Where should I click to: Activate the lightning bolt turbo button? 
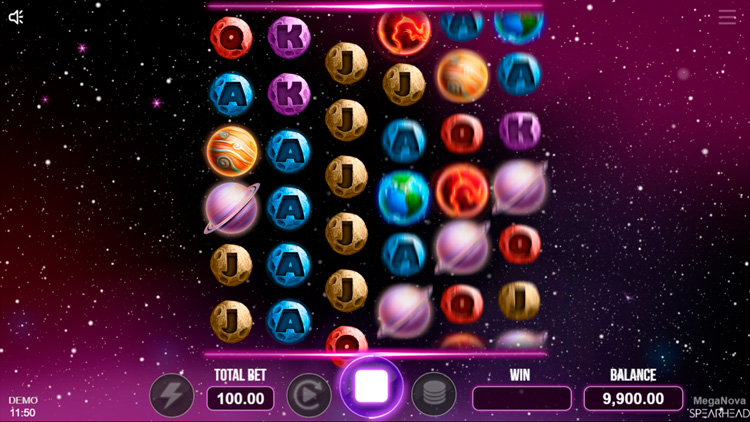172,395
